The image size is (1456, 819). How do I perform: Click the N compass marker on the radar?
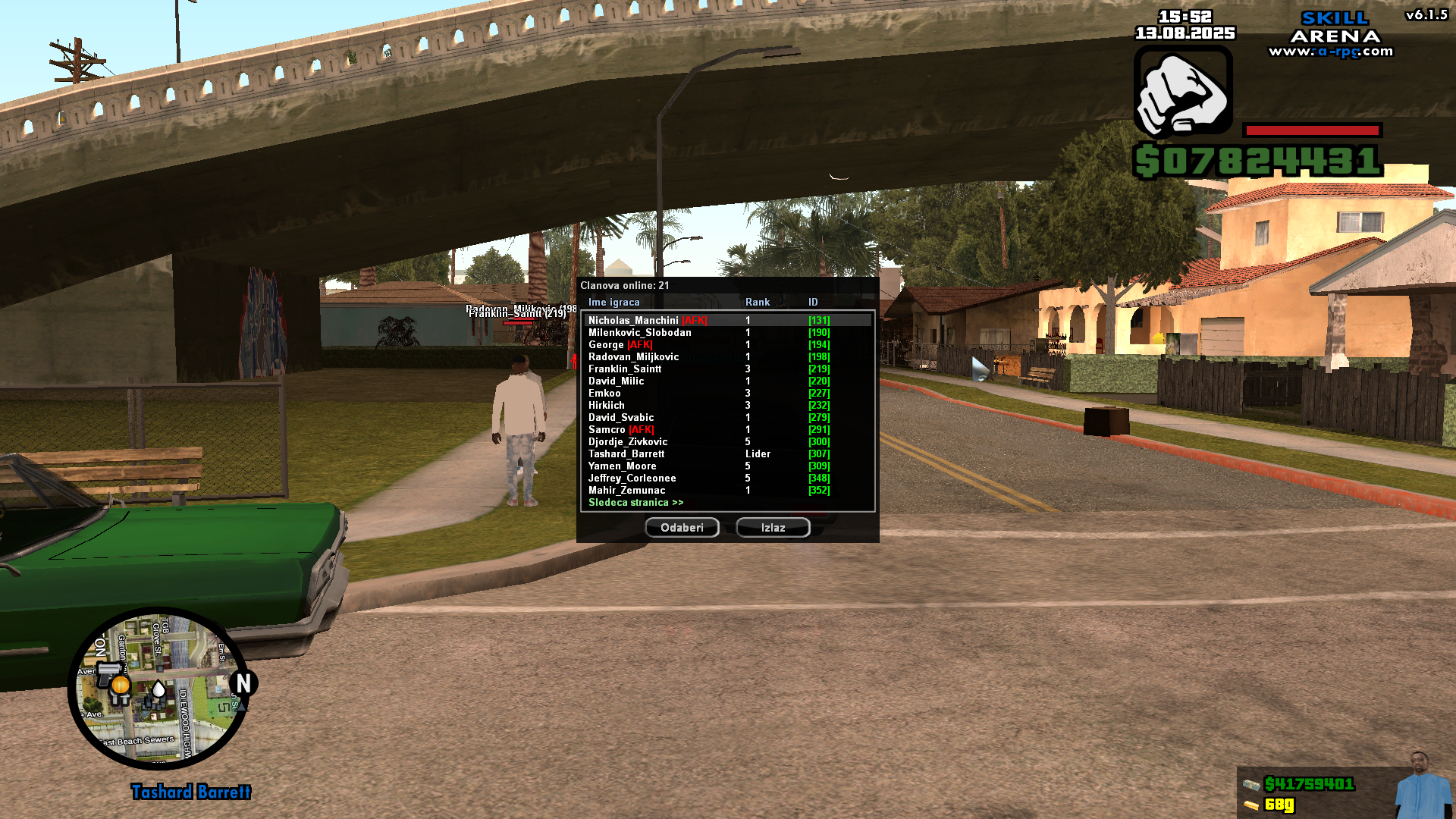(243, 682)
